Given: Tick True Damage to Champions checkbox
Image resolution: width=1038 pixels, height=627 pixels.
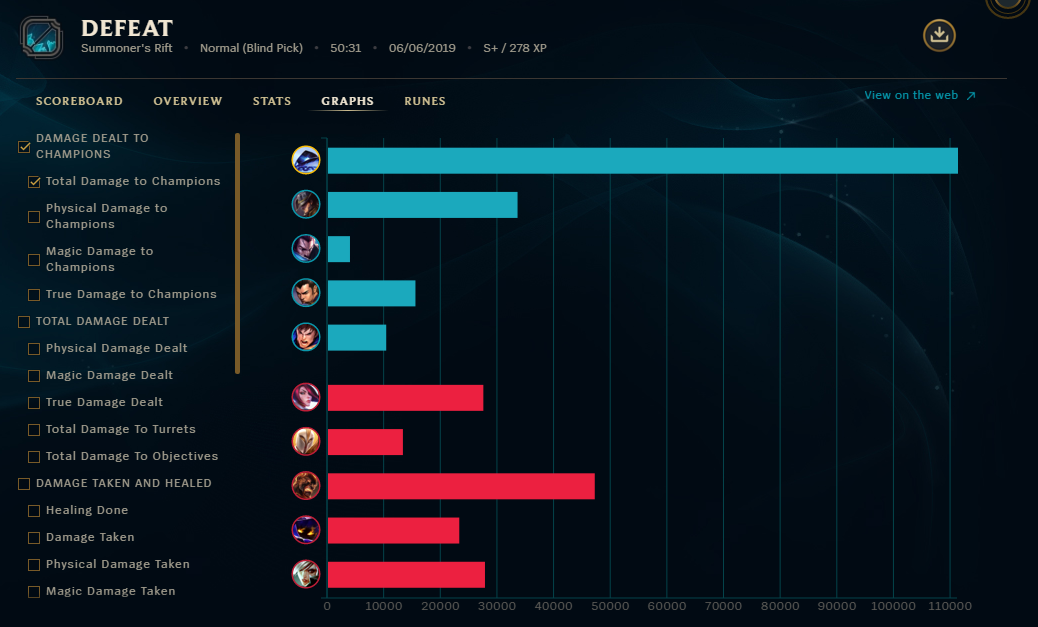Looking at the screenshot, I should click(34, 295).
